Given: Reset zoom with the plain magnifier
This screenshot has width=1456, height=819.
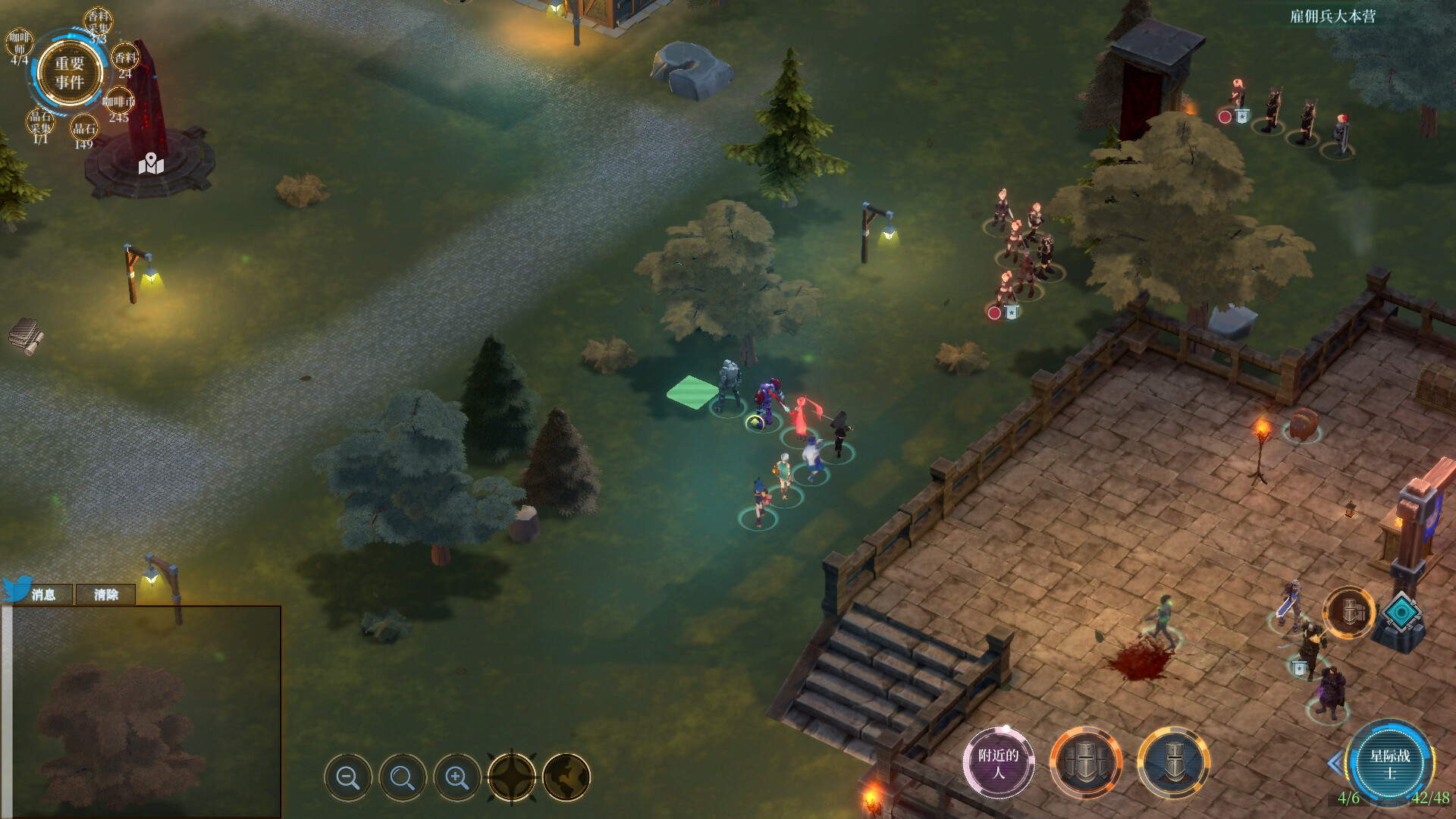Looking at the screenshot, I should pos(403,777).
